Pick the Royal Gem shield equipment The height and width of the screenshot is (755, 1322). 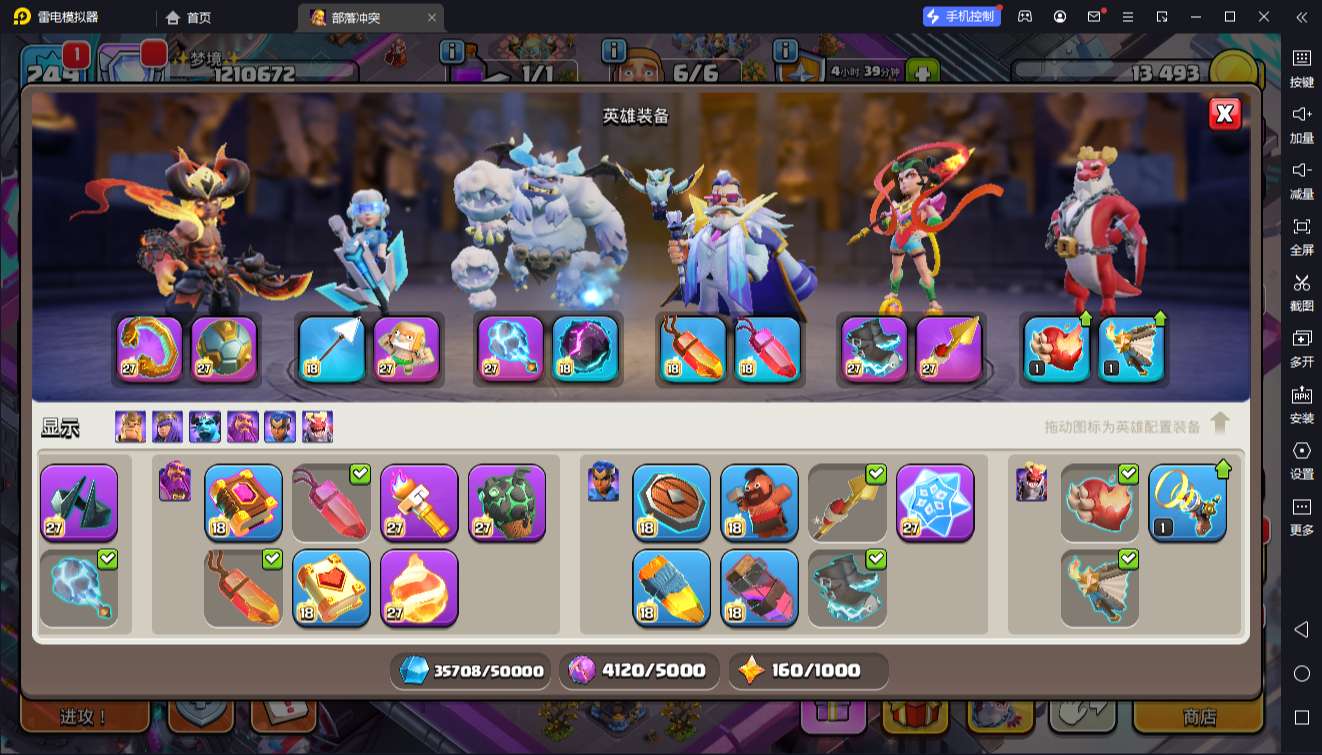(x=671, y=502)
